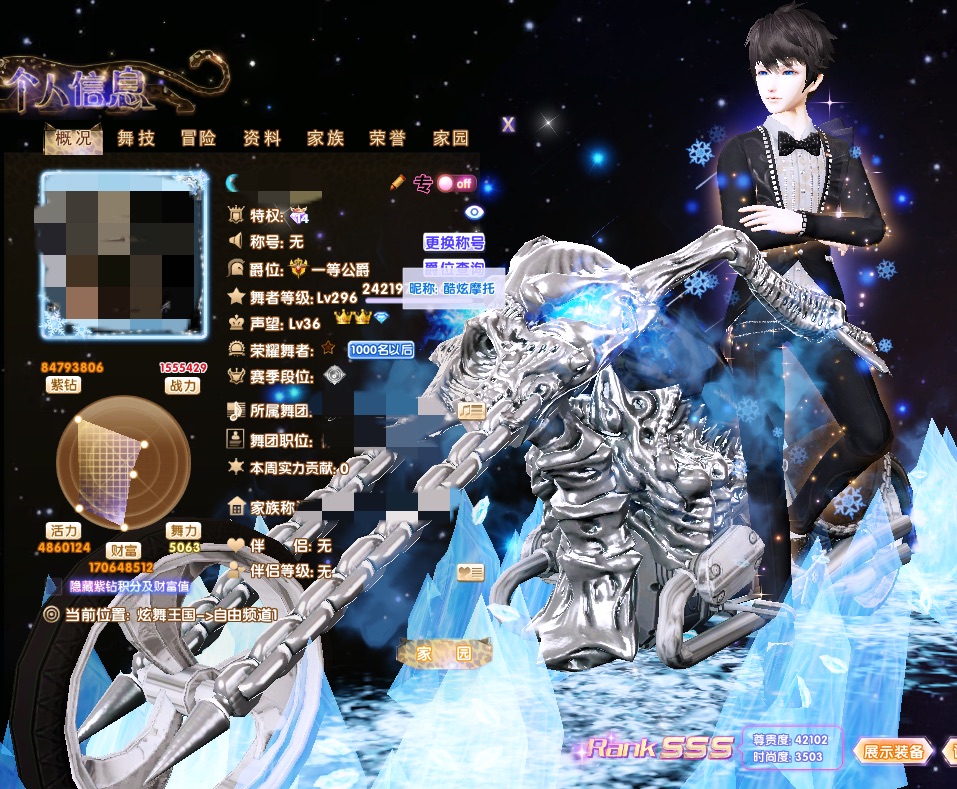This screenshot has height=789, width=957.
Task: Click the 紫钻 stat label
Action: pyautogui.click(x=64, y=385)
